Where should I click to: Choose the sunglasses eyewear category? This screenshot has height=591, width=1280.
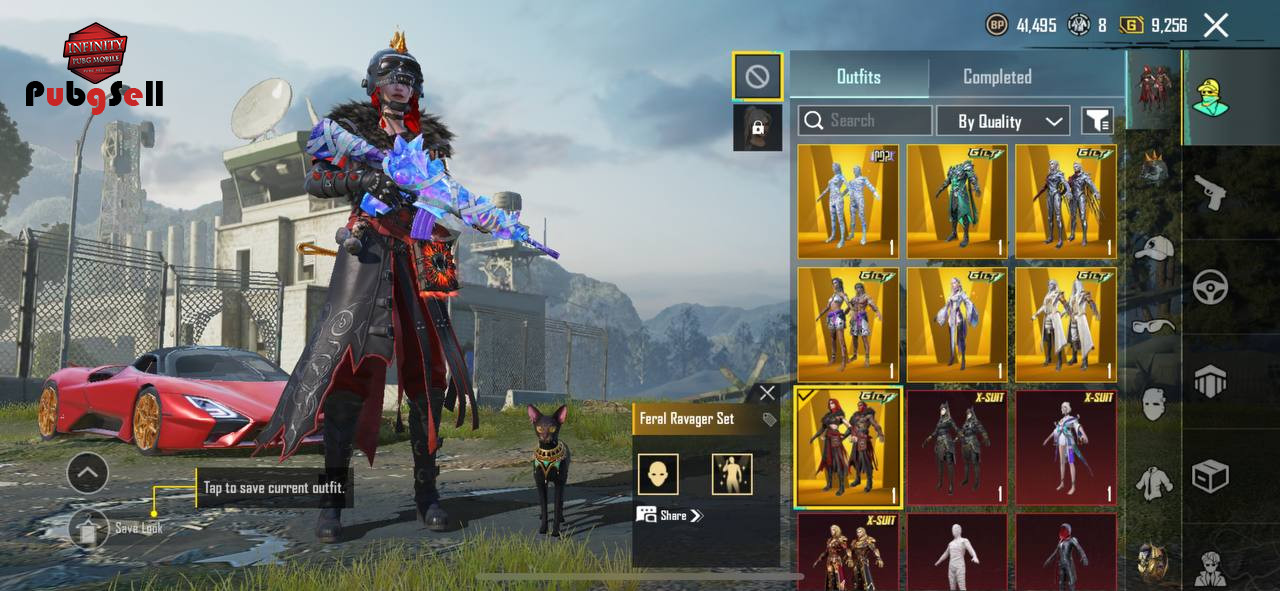click(1155, 326)
